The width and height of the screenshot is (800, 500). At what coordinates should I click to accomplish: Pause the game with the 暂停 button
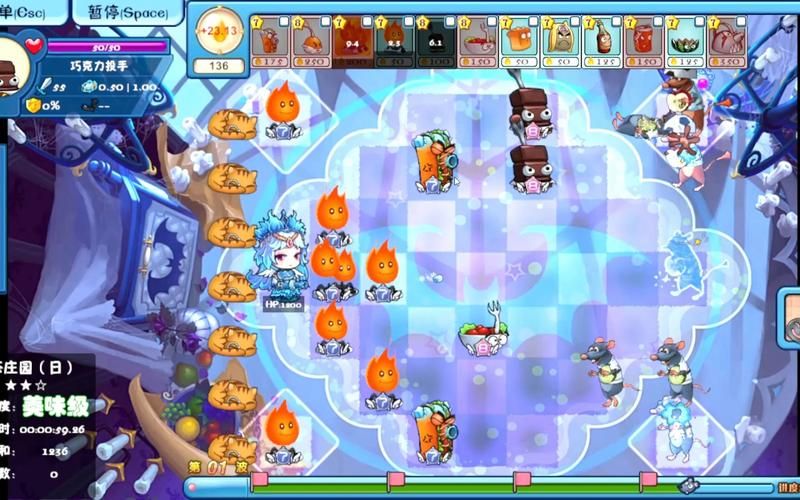(128, 12)
